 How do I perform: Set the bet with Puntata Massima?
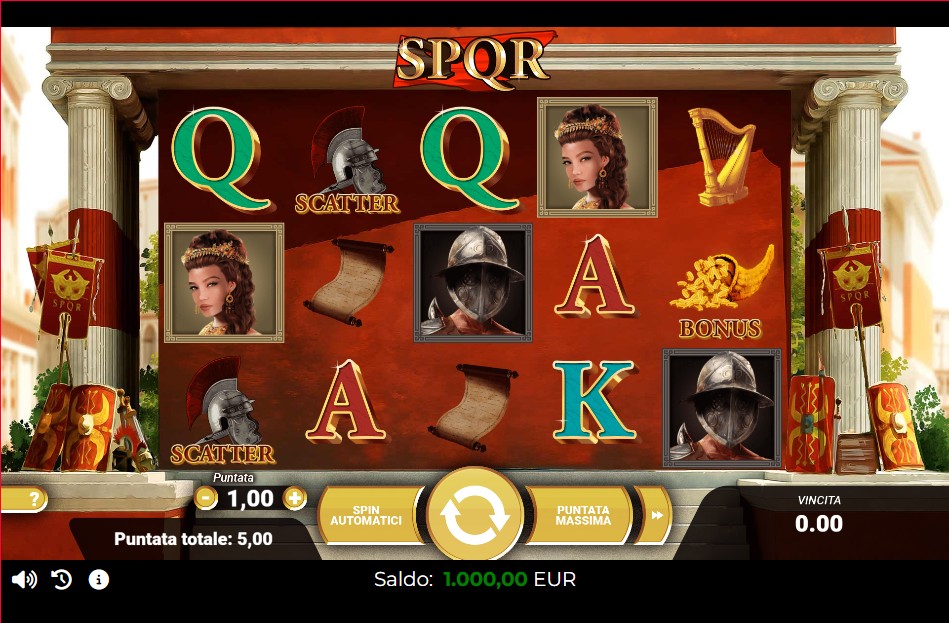(x=583, y=514)
